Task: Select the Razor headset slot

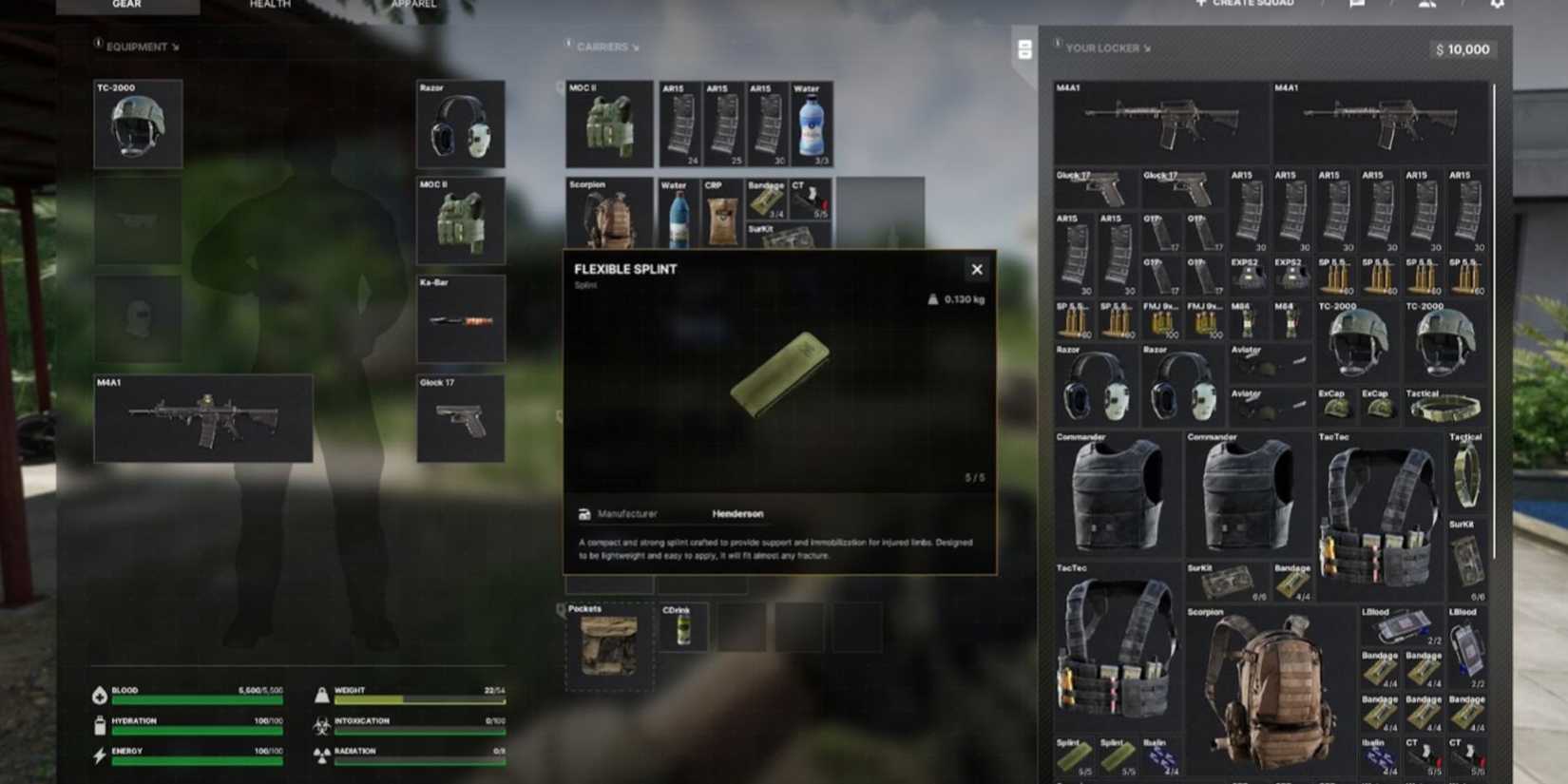Action: (x=460, y=124)
